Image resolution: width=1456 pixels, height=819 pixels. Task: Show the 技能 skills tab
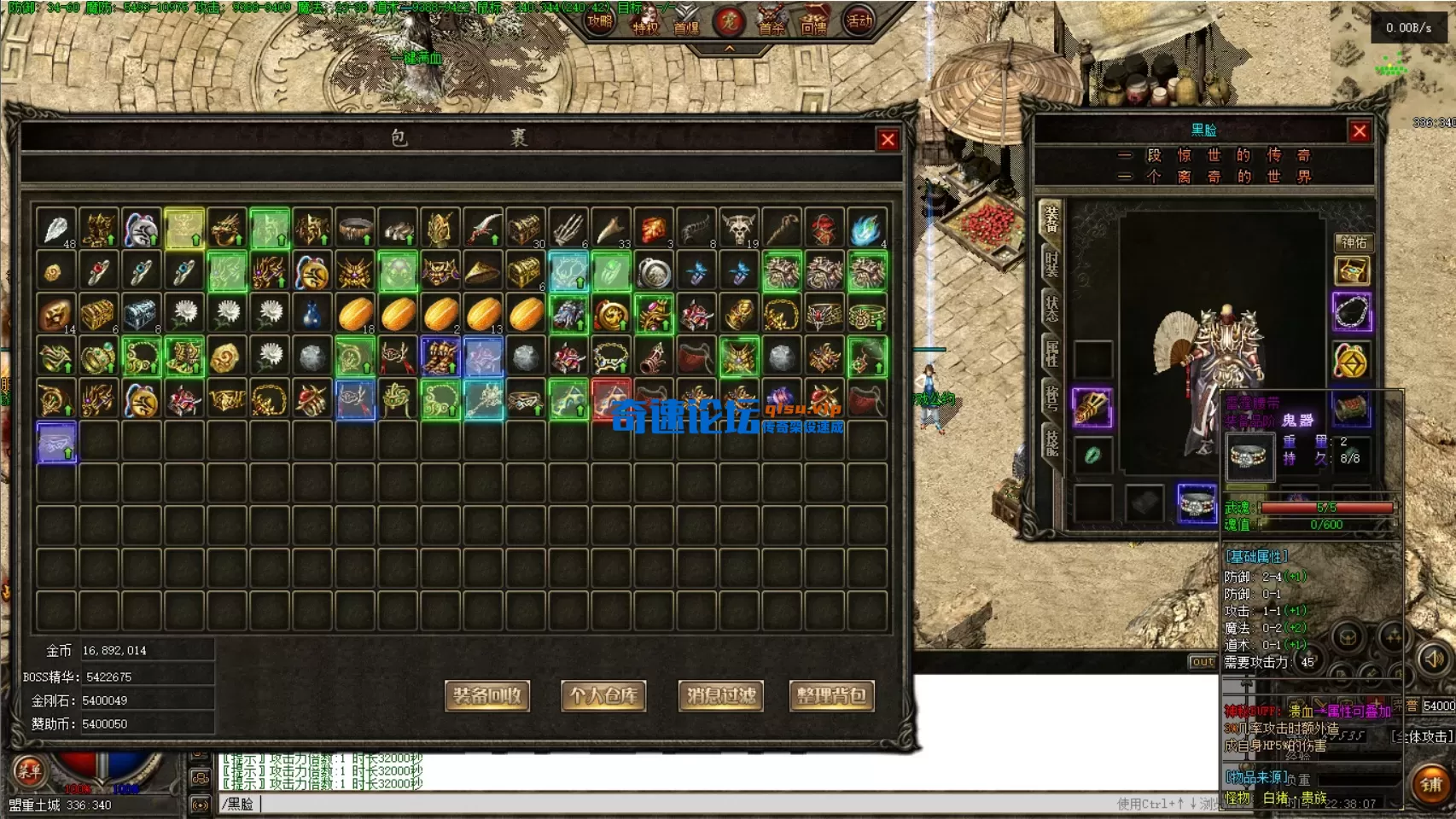pyautogui.click(x=1051, y=442)
